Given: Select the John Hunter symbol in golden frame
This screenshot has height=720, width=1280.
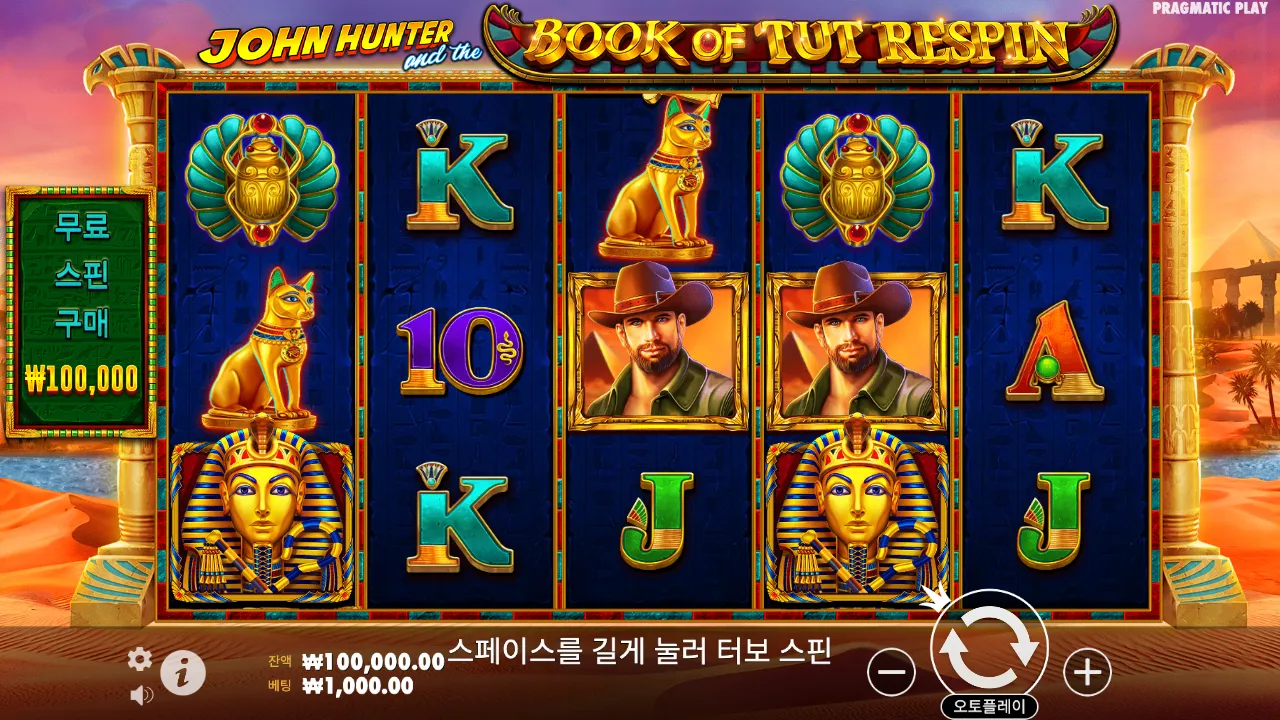Looking at the screenshot, I should [660, 345].
